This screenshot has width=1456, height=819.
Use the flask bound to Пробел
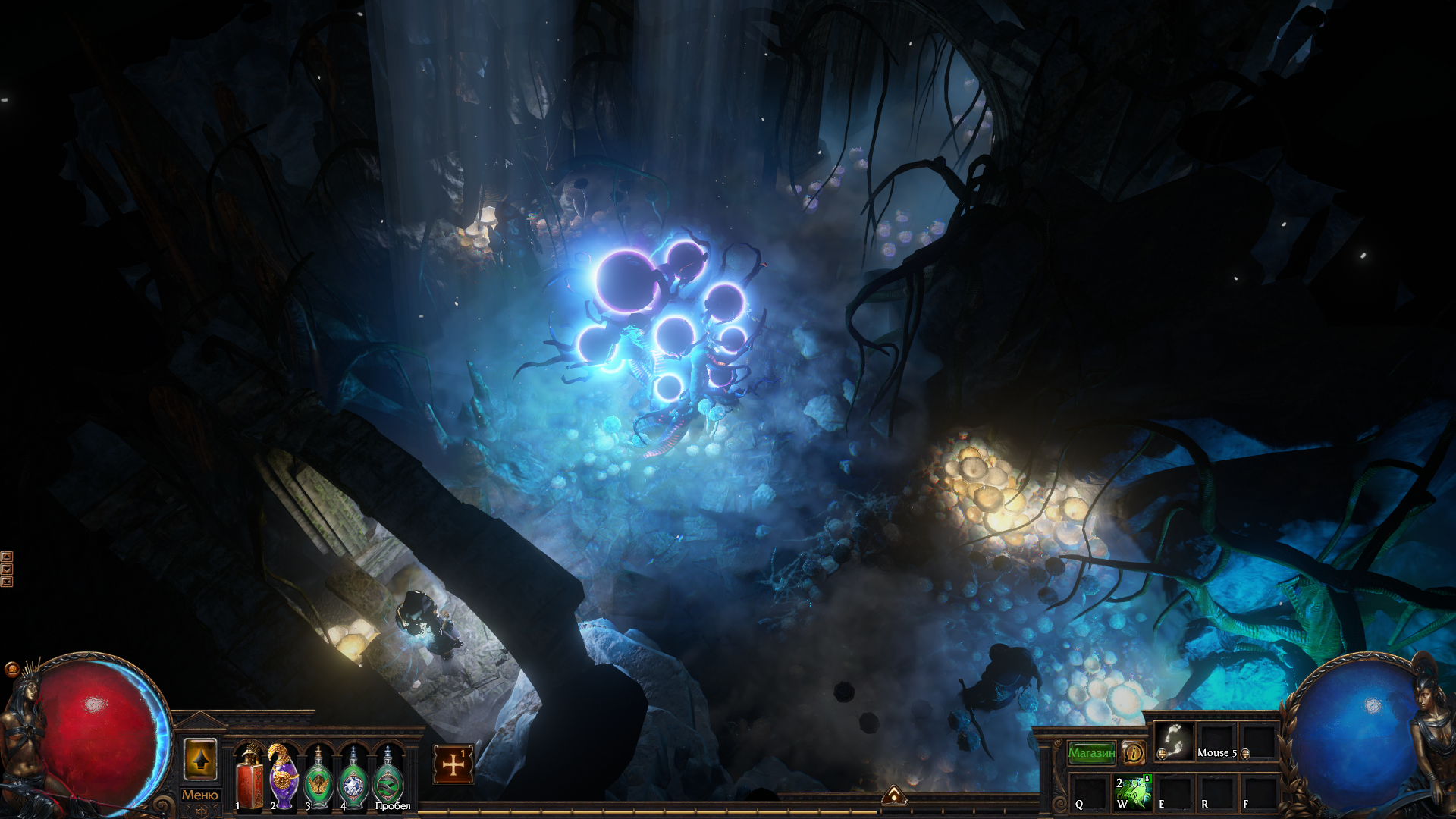tap(388, 779)
